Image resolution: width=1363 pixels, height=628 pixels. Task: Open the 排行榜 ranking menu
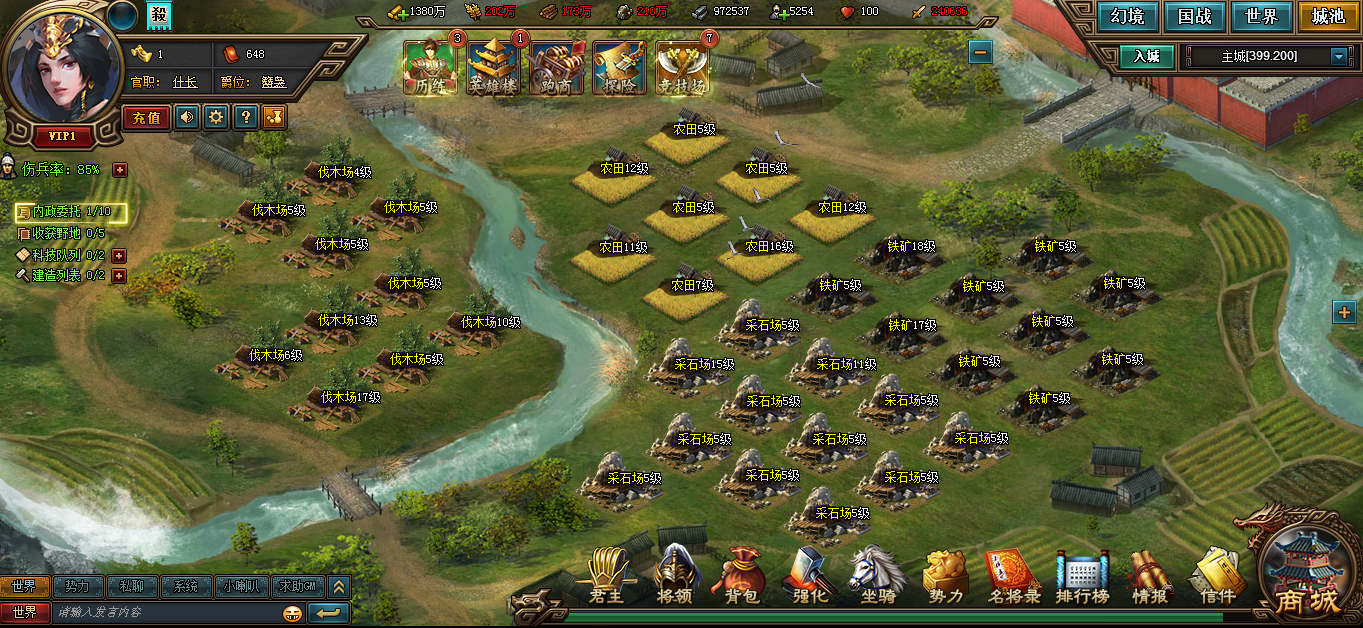[x=1084, y=578]
